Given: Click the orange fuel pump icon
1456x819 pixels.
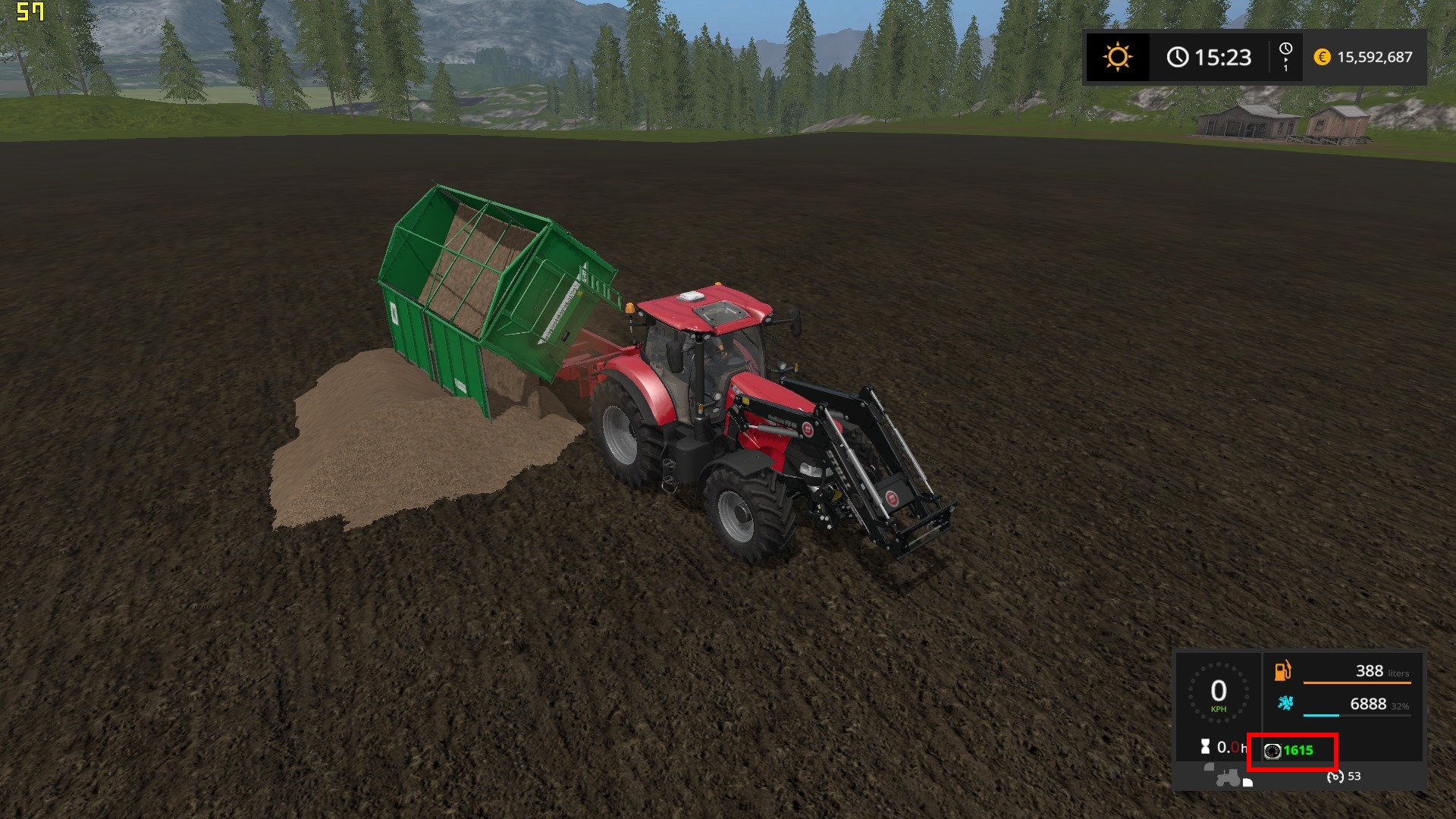Looking at the screenshot, I should coord(1282,671).
